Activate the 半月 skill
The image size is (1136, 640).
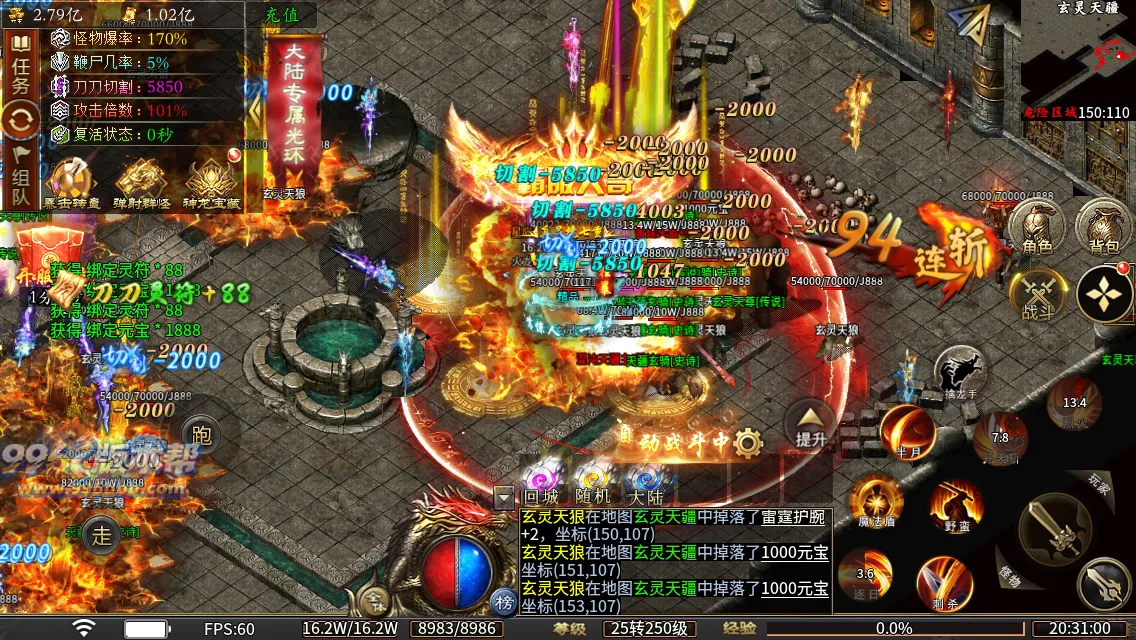click(907, 432)
